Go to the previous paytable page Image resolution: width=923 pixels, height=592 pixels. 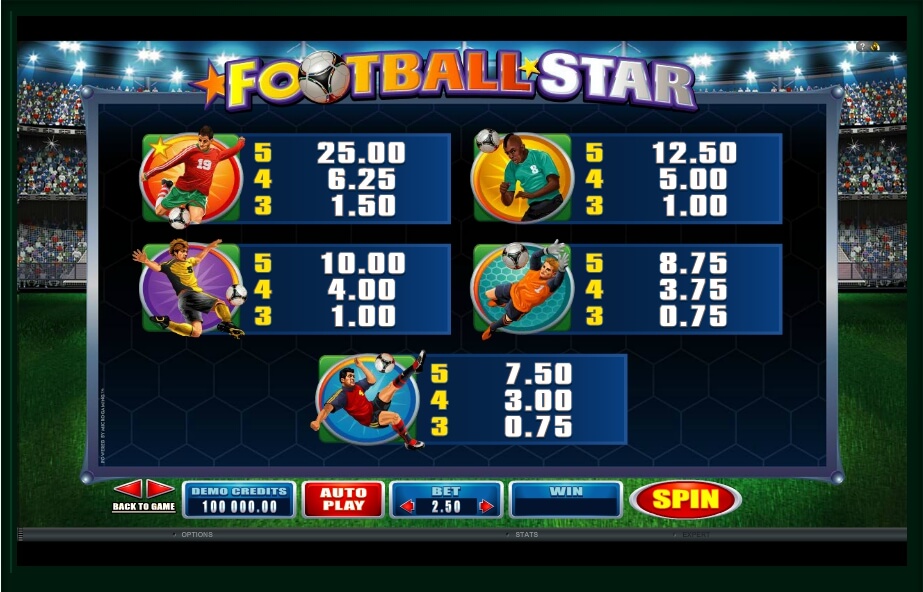127,489
